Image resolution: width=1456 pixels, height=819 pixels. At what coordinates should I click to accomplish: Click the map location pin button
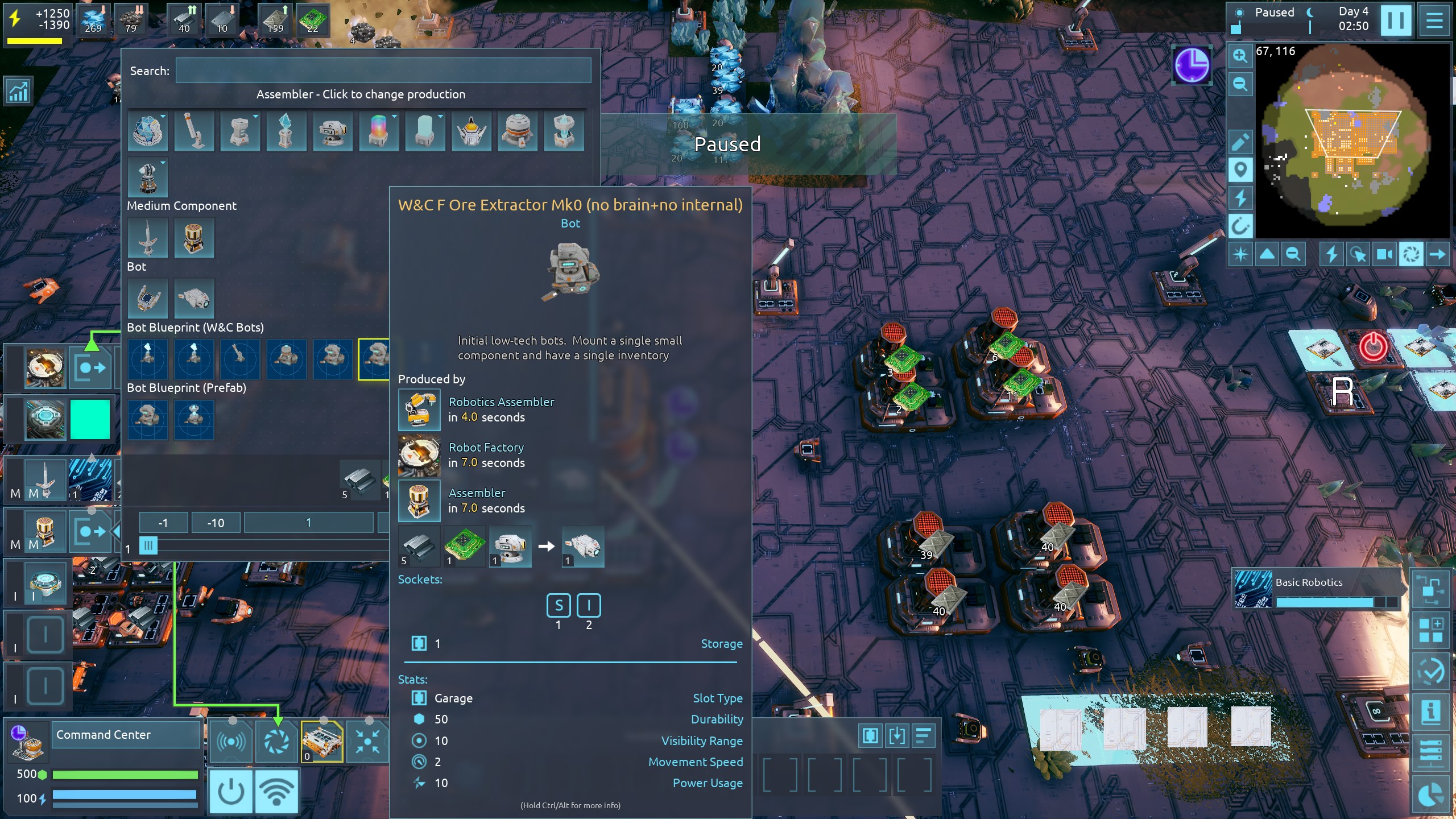1240,169
